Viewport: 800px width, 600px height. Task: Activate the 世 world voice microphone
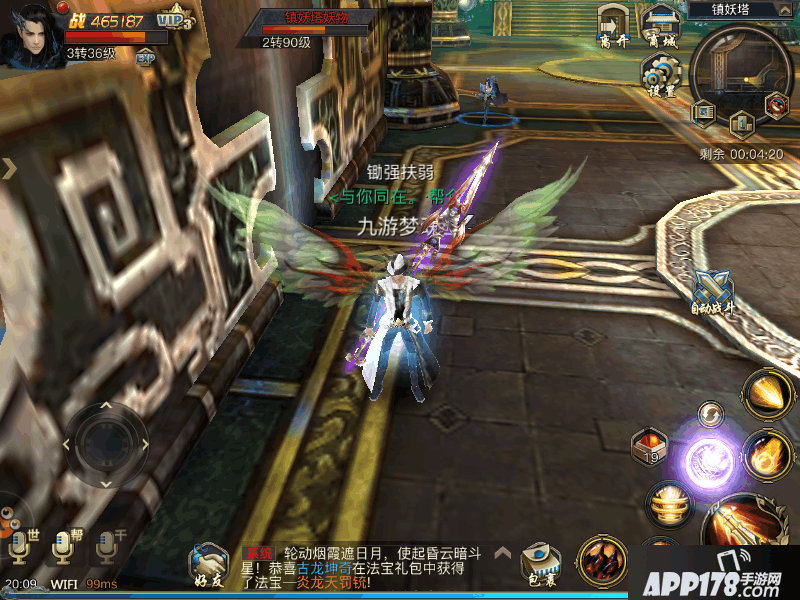[19, 546]
